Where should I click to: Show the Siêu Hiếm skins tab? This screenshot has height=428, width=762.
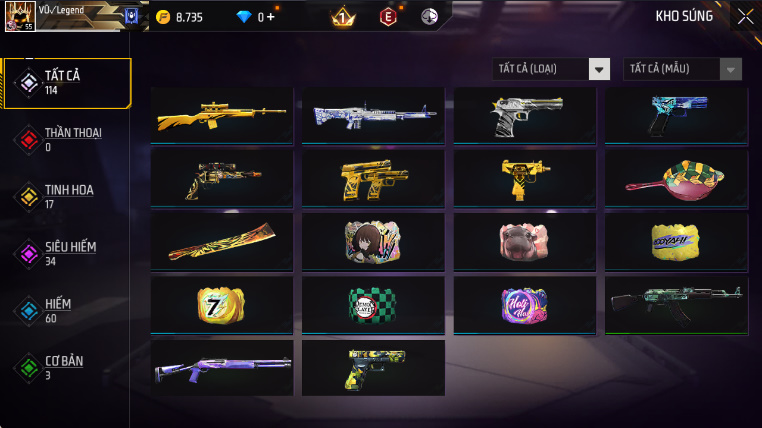click(66, 253)
